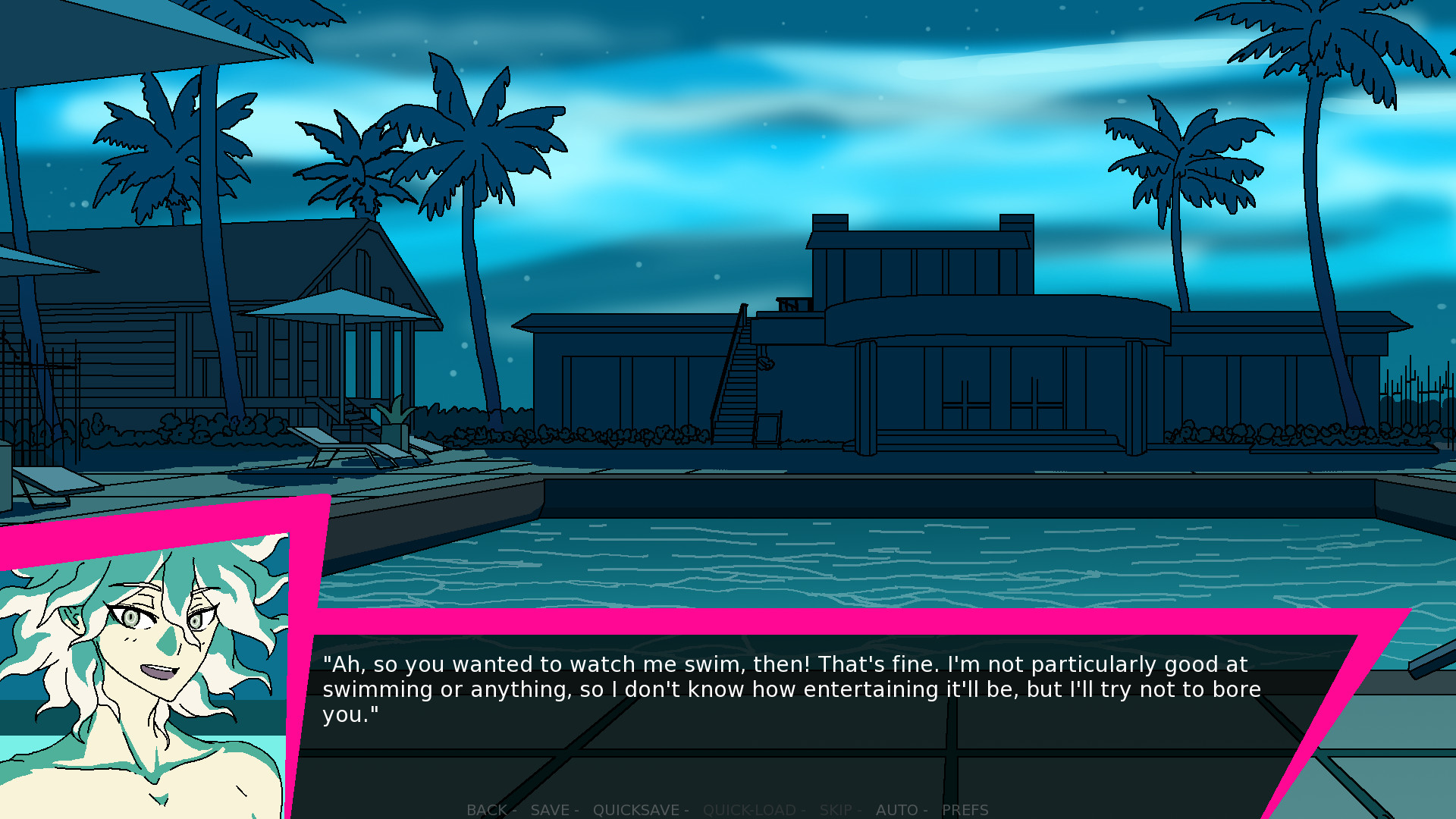This screenshot has height=819, width=1456.
Task: Rewind to the previous dialogue with BACK
Action: click(486, 810)
